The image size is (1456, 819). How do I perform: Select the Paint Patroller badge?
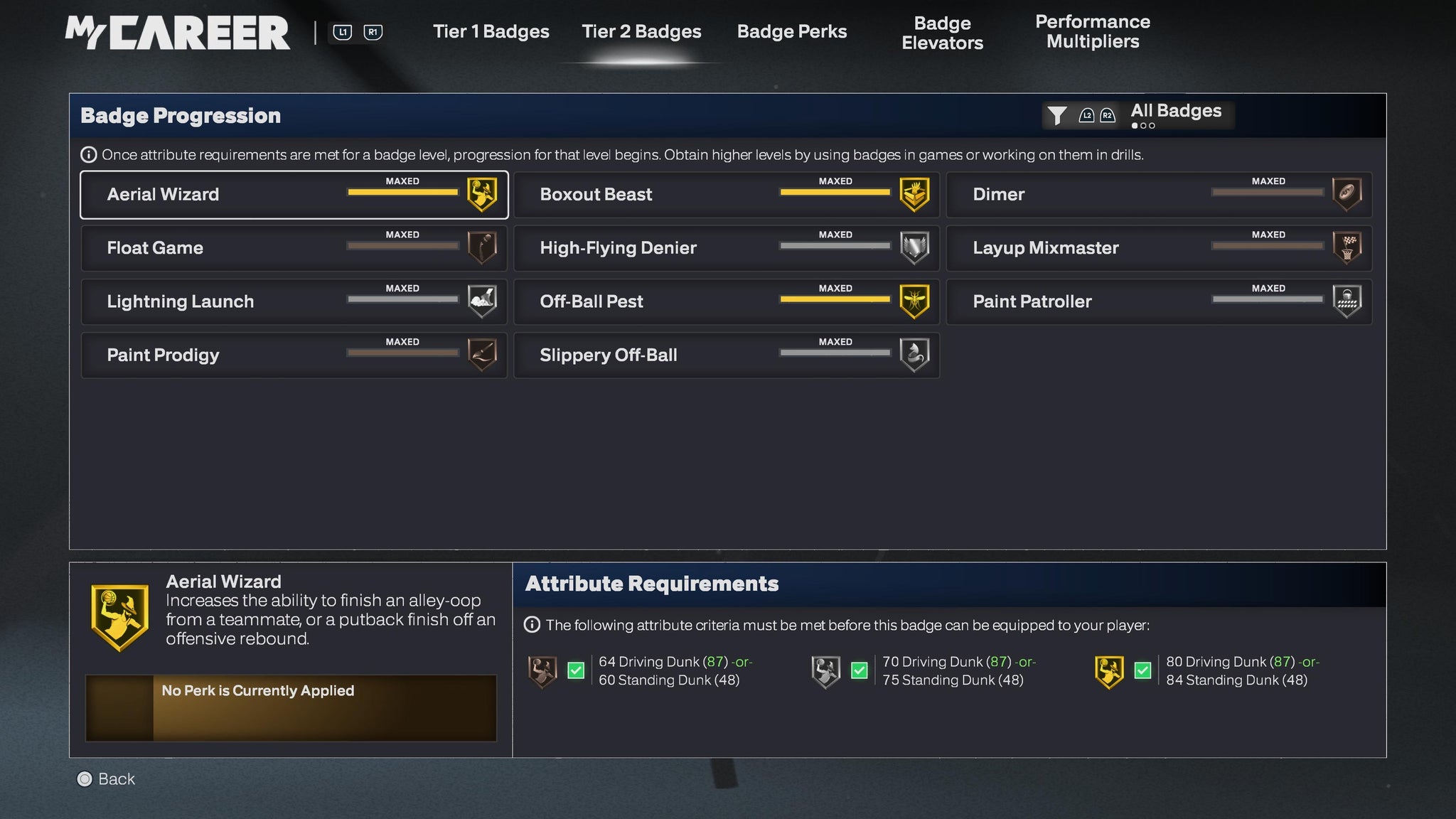point(1159,301)
